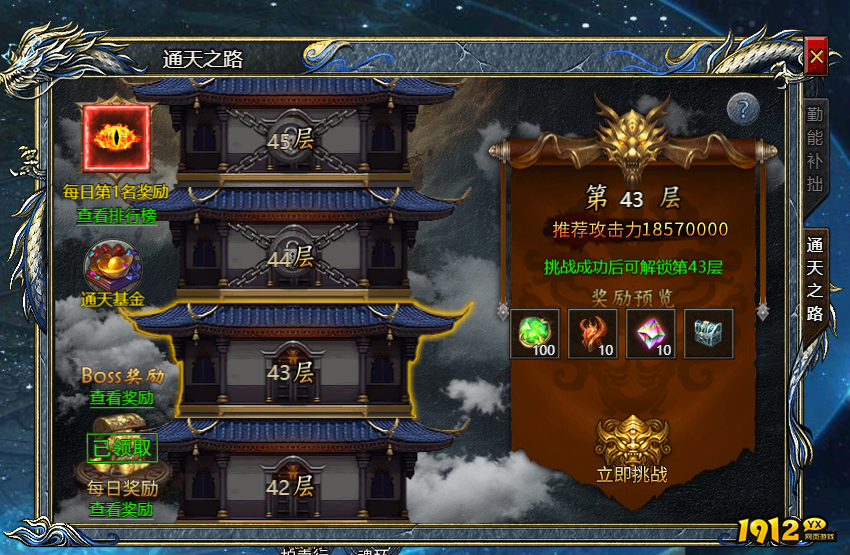View rewards link under 每日奖励
Screen dimensions: 850x555
click(x=121, y=509)
